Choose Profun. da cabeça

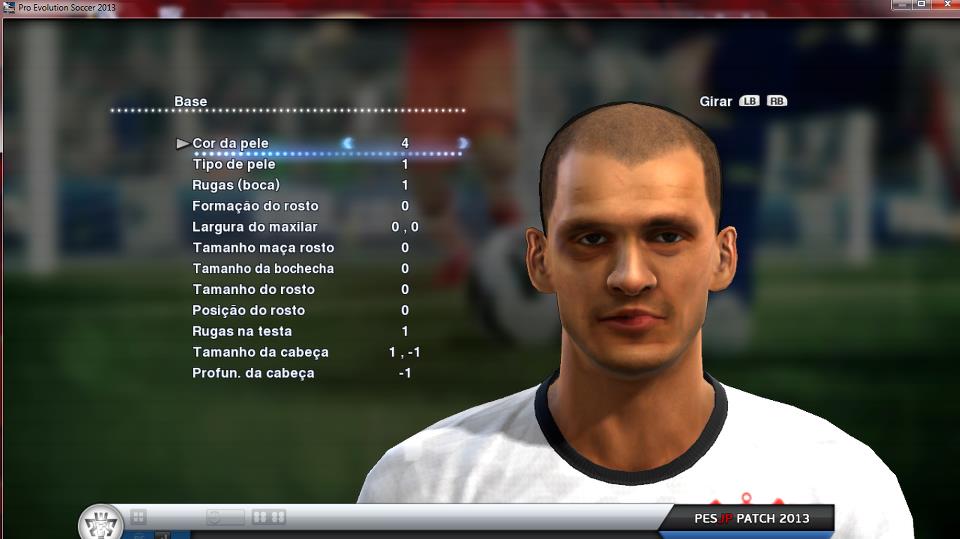point(253,374)
